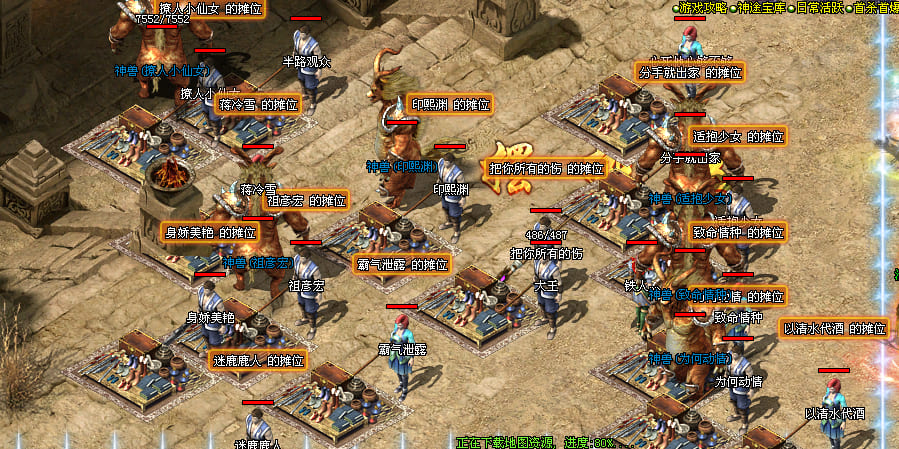Open 以清水代酒's stall label
The width and height of the screenshot is (899, 449).
[x=834, y=328]
